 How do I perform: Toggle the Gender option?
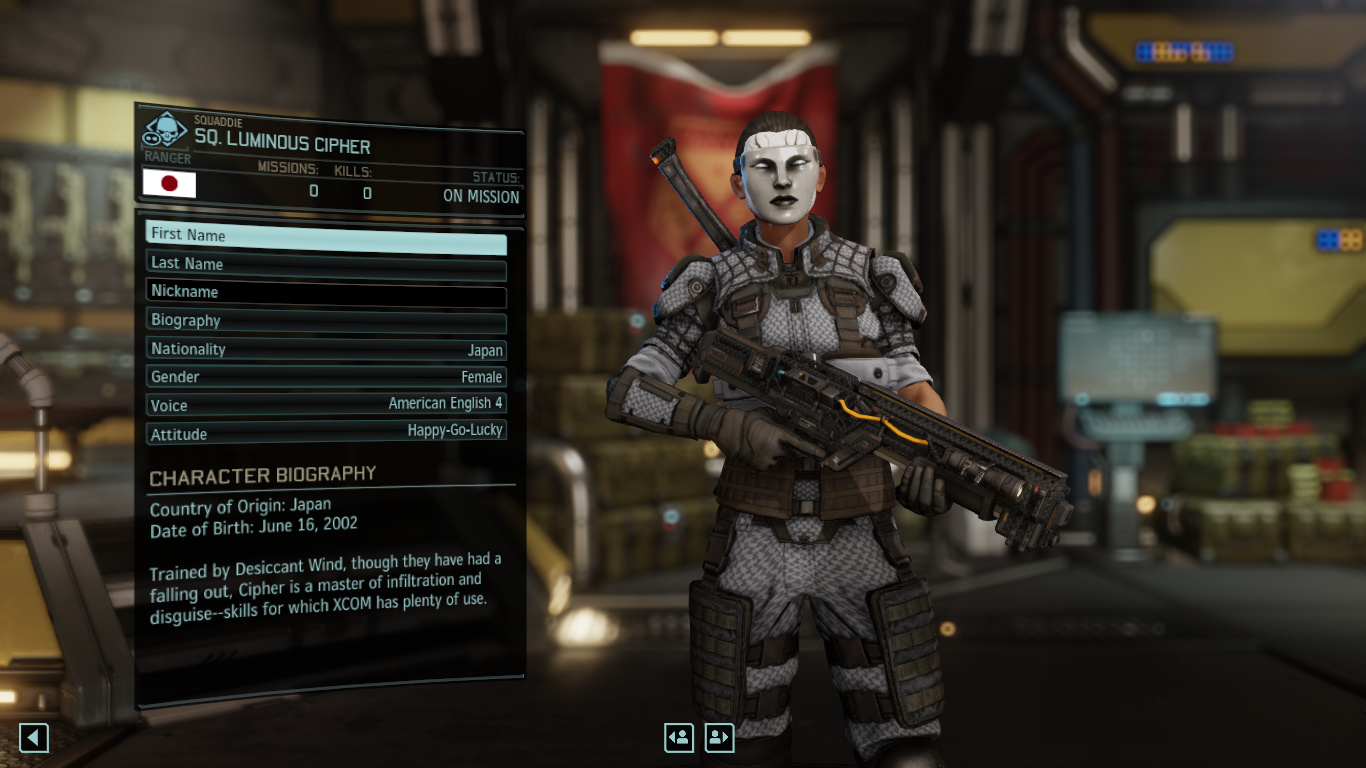pos(326,378)
